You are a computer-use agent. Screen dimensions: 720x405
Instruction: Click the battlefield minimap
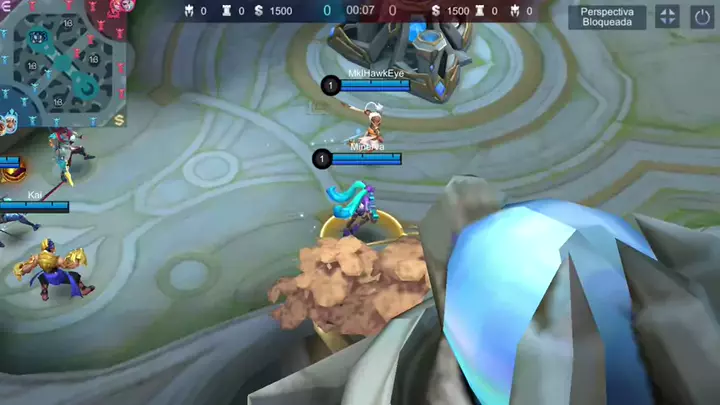pyautogui.click(x=63, y=62)
